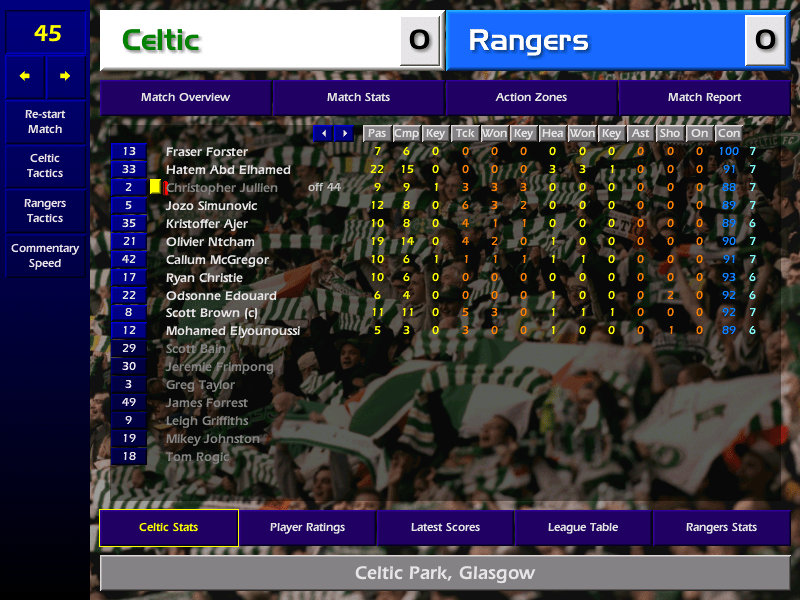This screenshot has width=800, height=600.
Task: Choose Odsonne Edouard from the player list
Action: [x=221, y=296]
